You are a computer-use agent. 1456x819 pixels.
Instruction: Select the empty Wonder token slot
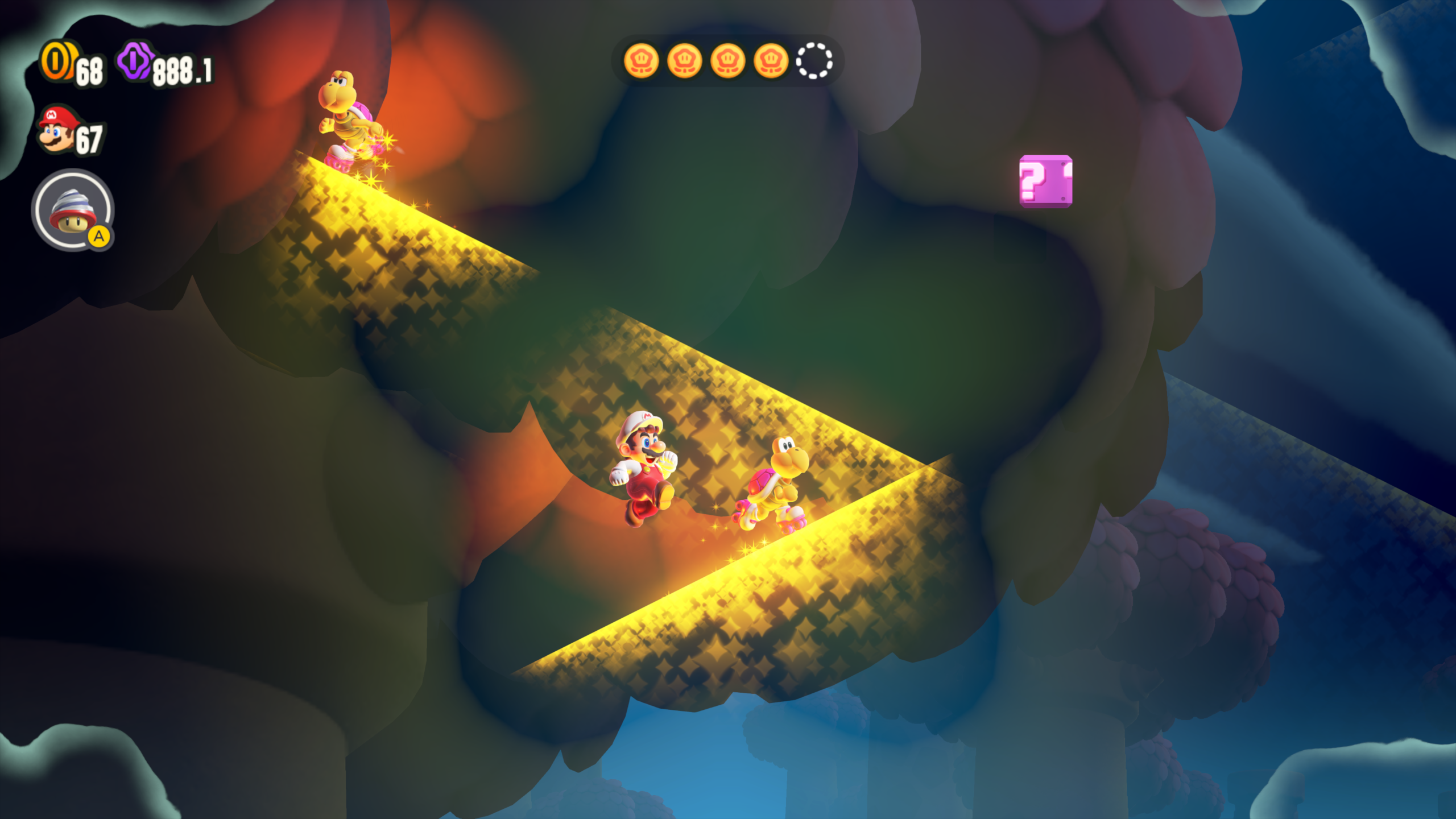[x=814, y=61]
